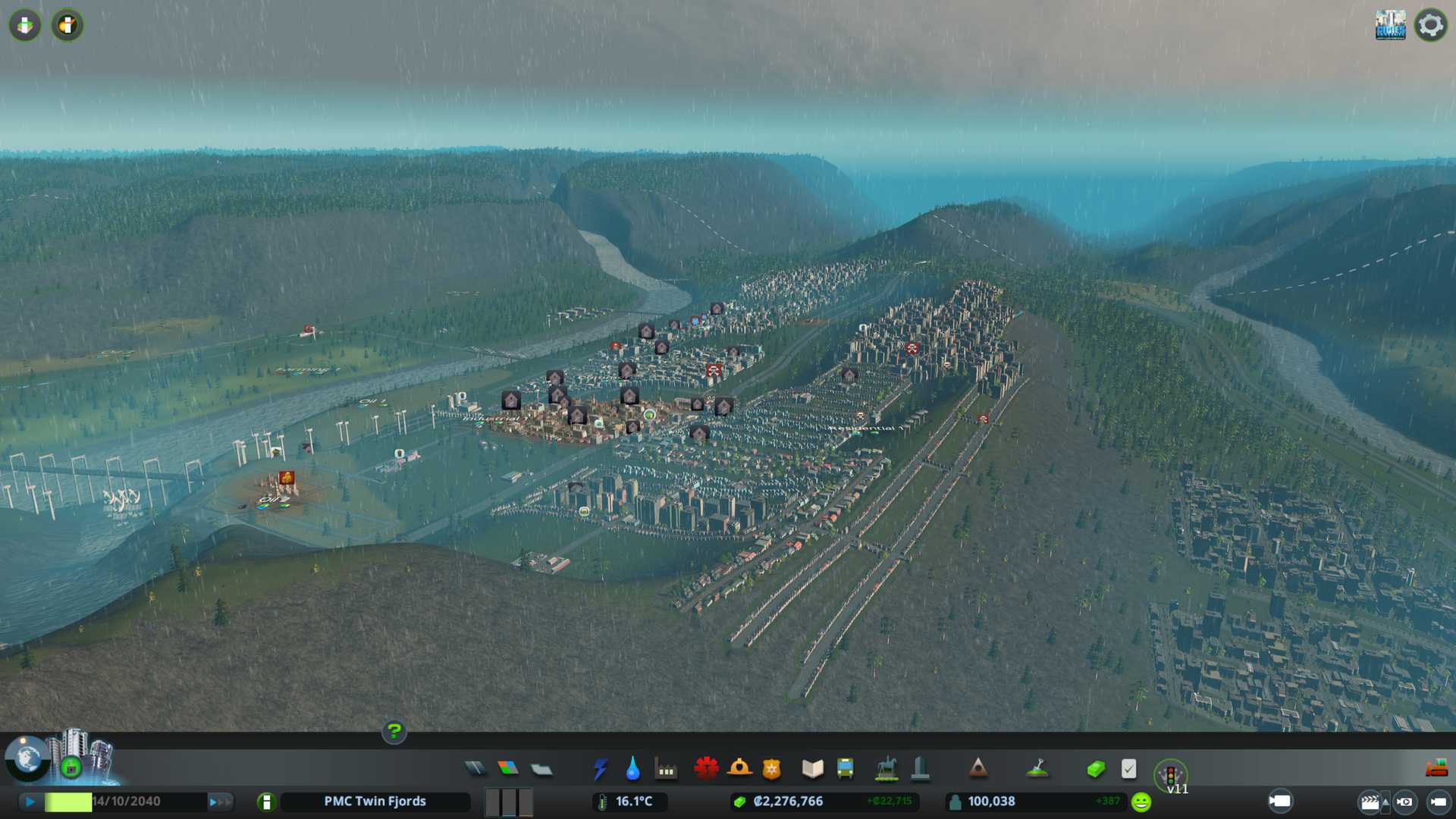
Task: Open the Zoning tool
Action: [508, 769]
